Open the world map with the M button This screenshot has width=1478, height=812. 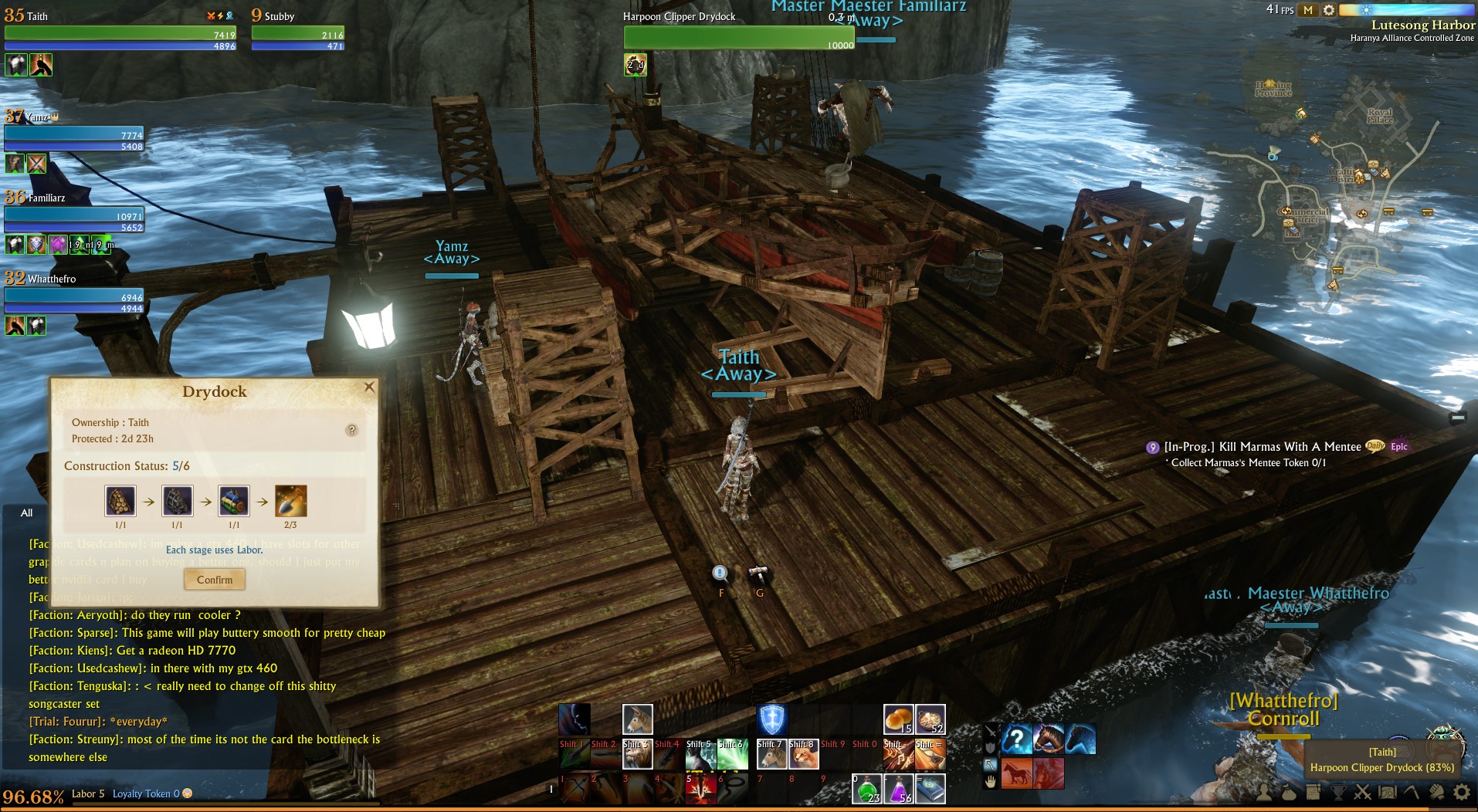coord(1307,10)
